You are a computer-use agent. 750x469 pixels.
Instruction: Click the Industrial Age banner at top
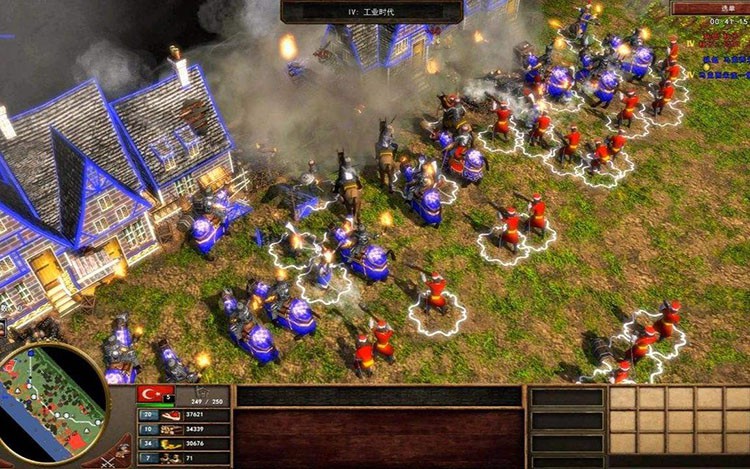click(371, 11)
